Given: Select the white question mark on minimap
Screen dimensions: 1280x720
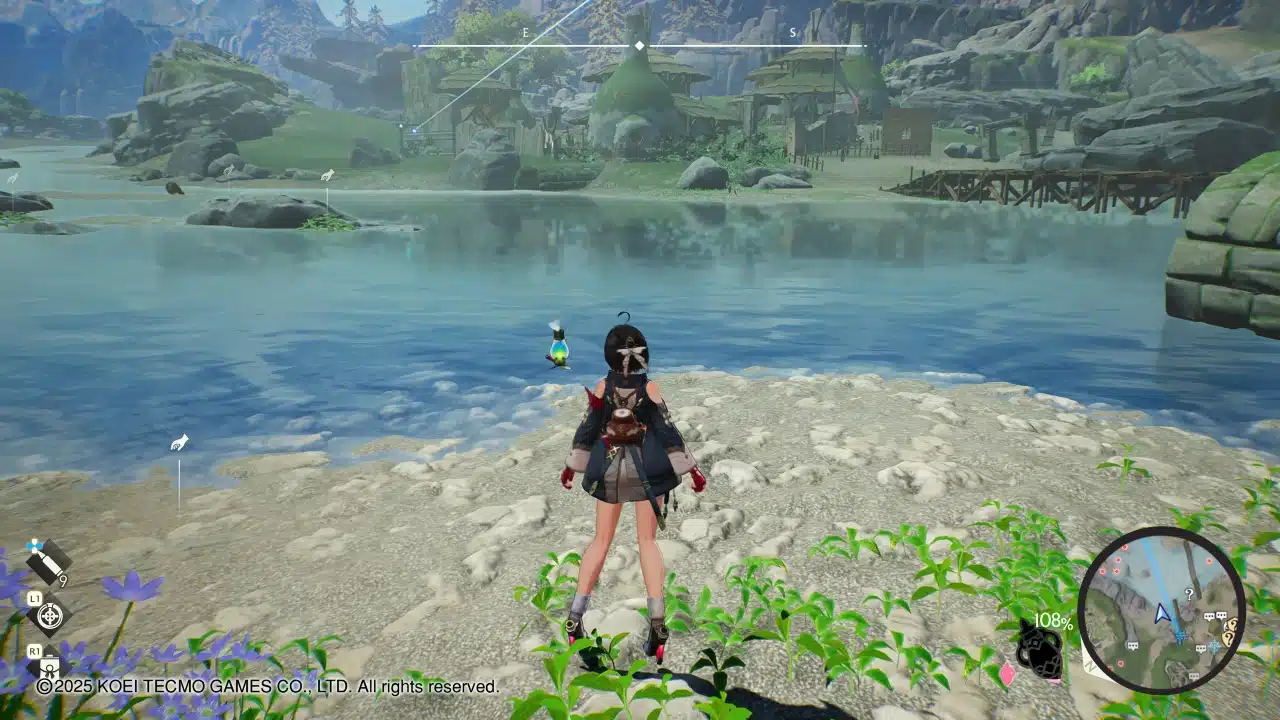Looking at the screenshot, I should (1188, 593).
